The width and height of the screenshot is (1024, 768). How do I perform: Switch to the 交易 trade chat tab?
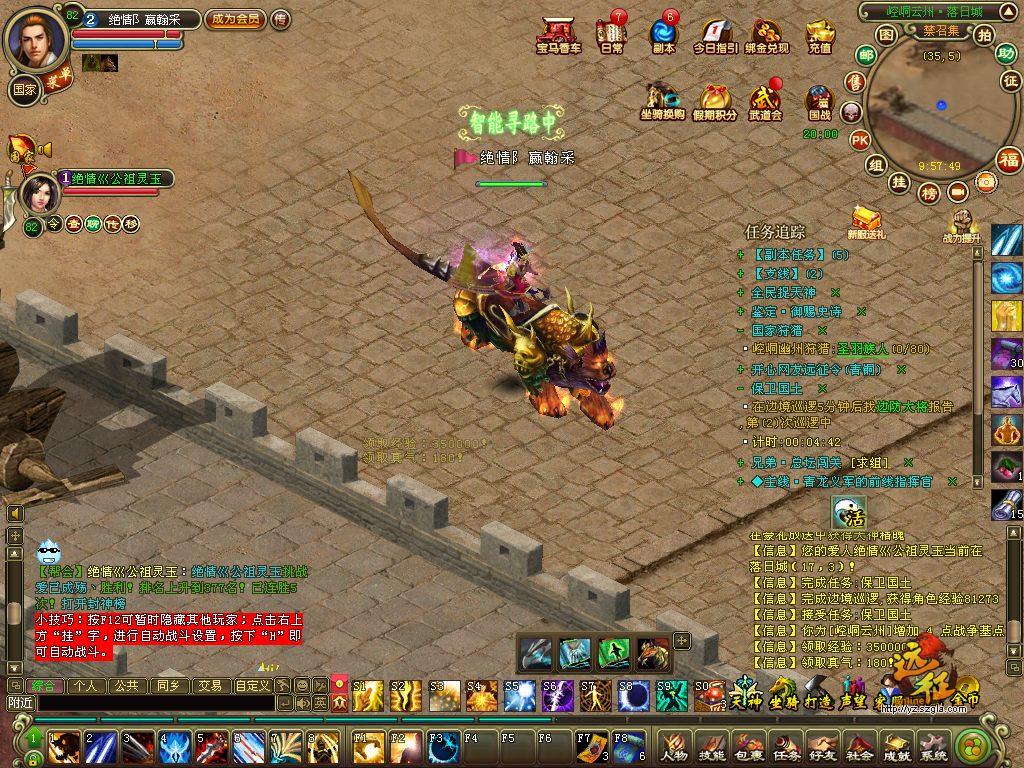(208, 686)
